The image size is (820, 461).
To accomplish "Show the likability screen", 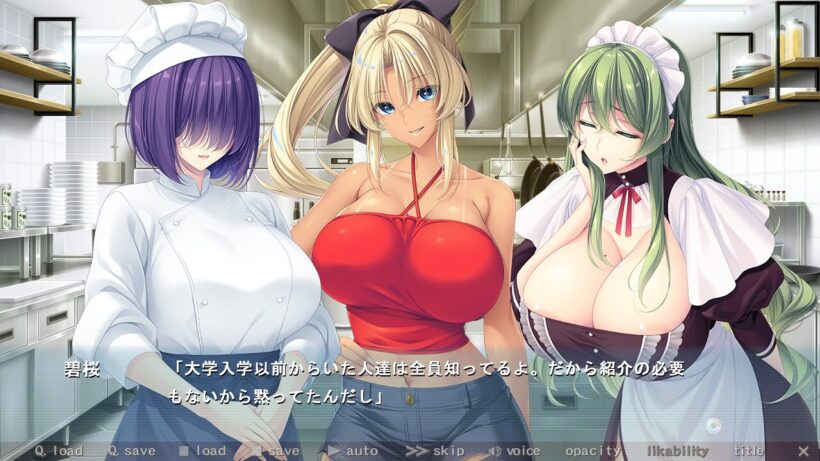I will (x=677, y=451).
